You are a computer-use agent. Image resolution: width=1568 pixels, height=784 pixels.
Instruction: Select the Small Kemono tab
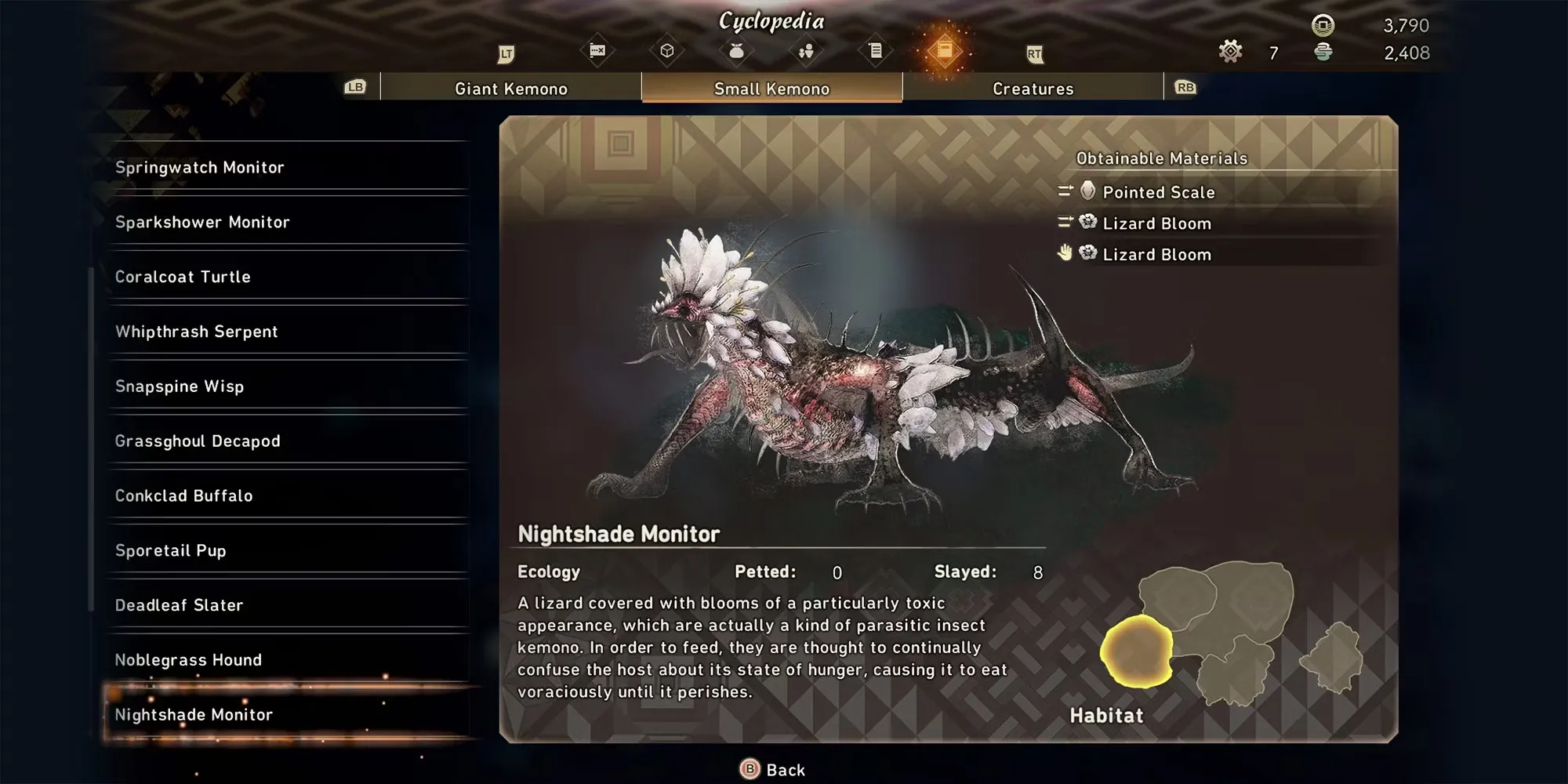click(x=771, y=89)
